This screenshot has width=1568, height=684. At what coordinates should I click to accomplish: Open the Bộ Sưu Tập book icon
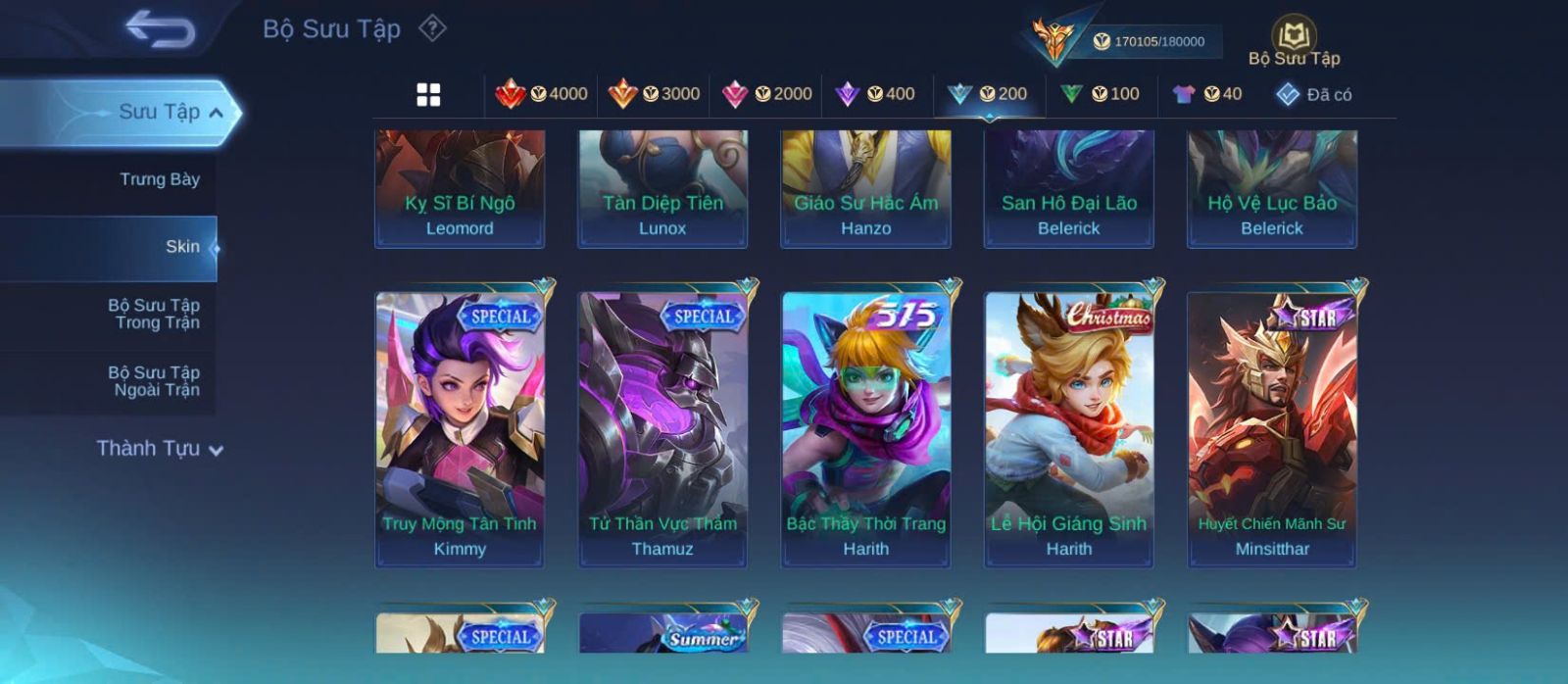tap(1294, 40)
